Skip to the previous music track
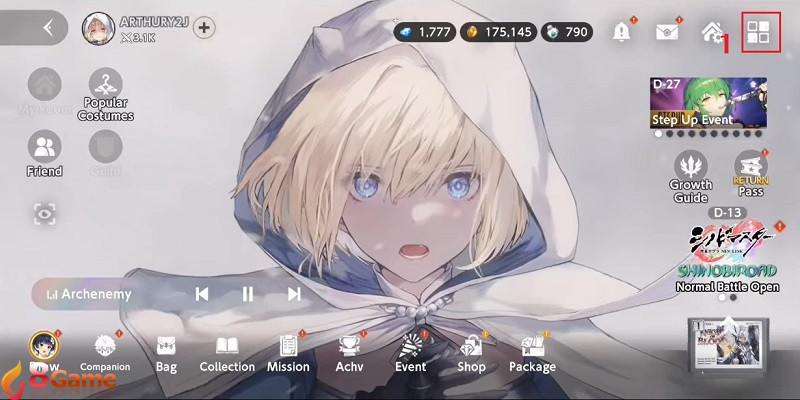The image size is (800, 400). (x=202, y=294)
